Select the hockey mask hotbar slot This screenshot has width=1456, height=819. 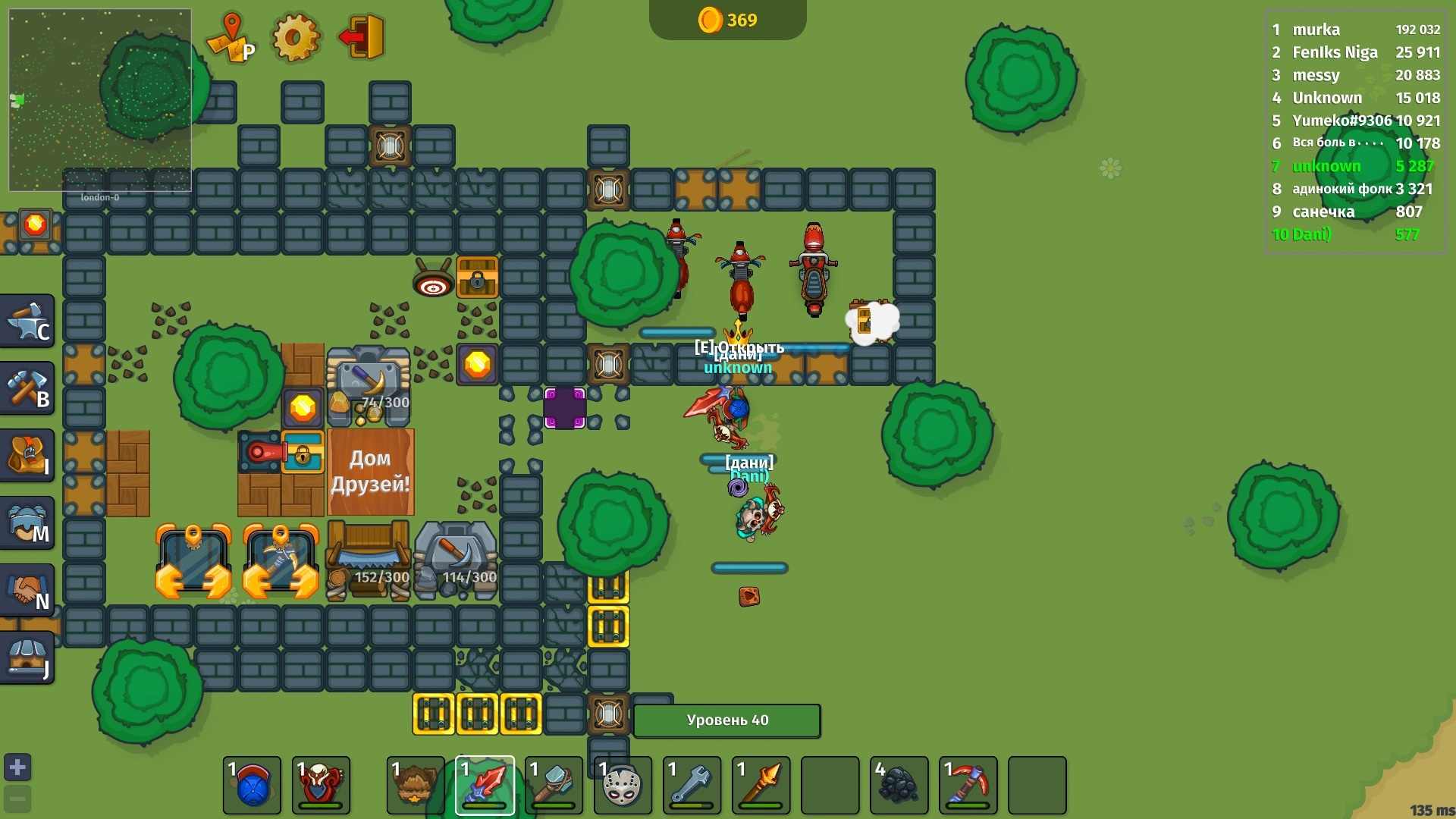(x=623, y=786)
